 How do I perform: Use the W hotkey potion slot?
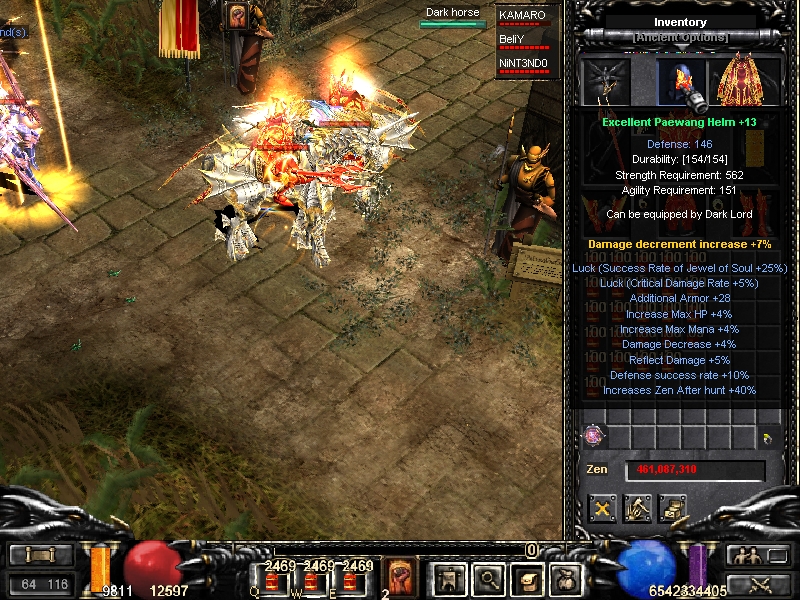click(x=311, y=580)
